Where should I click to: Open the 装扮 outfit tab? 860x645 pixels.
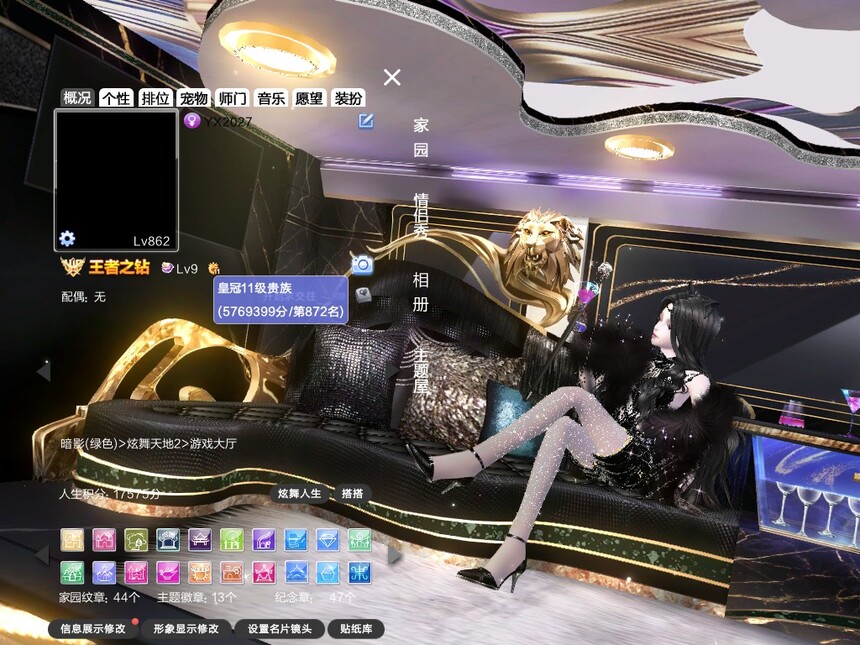tap(348, 98)
